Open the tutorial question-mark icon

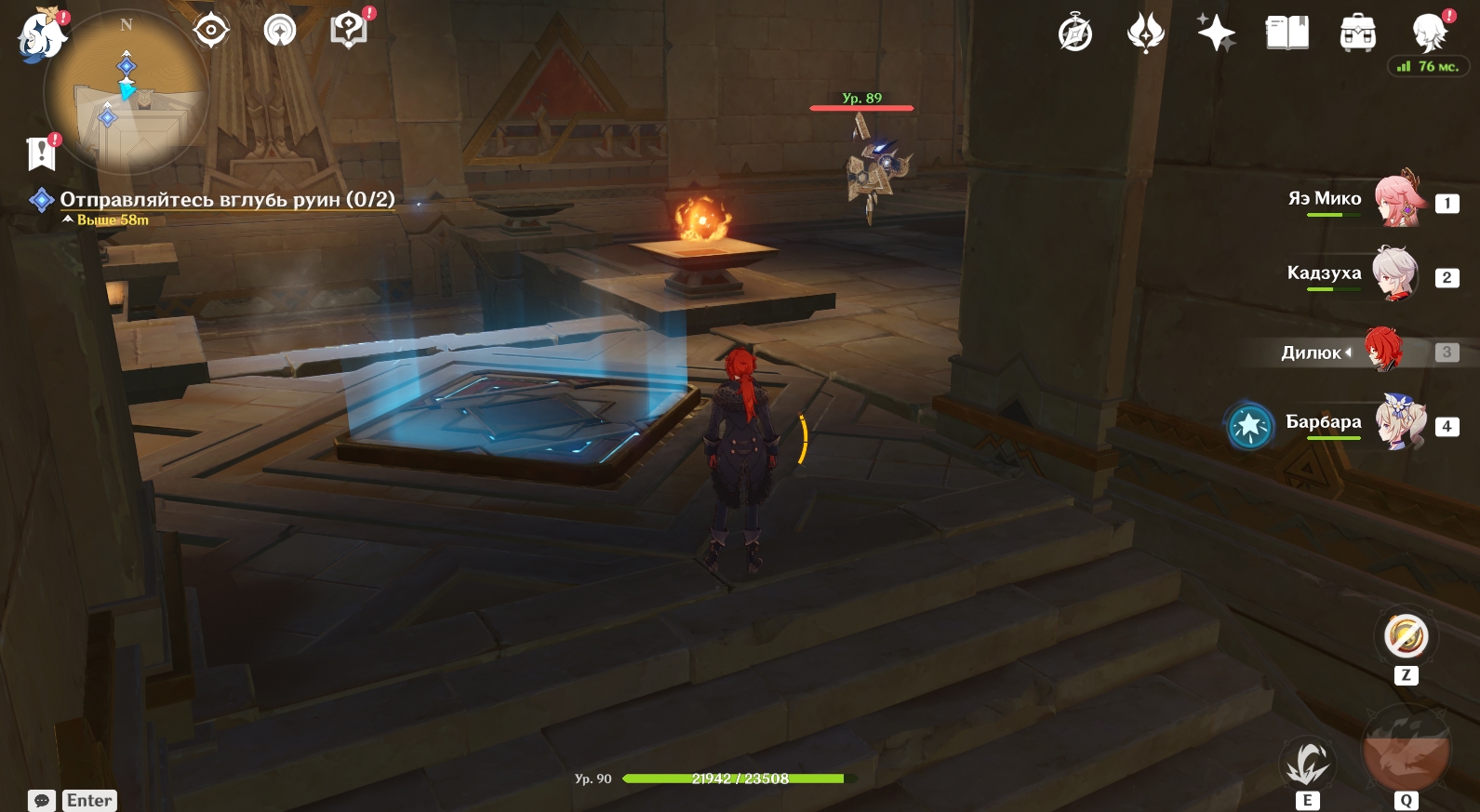point(349,31)
